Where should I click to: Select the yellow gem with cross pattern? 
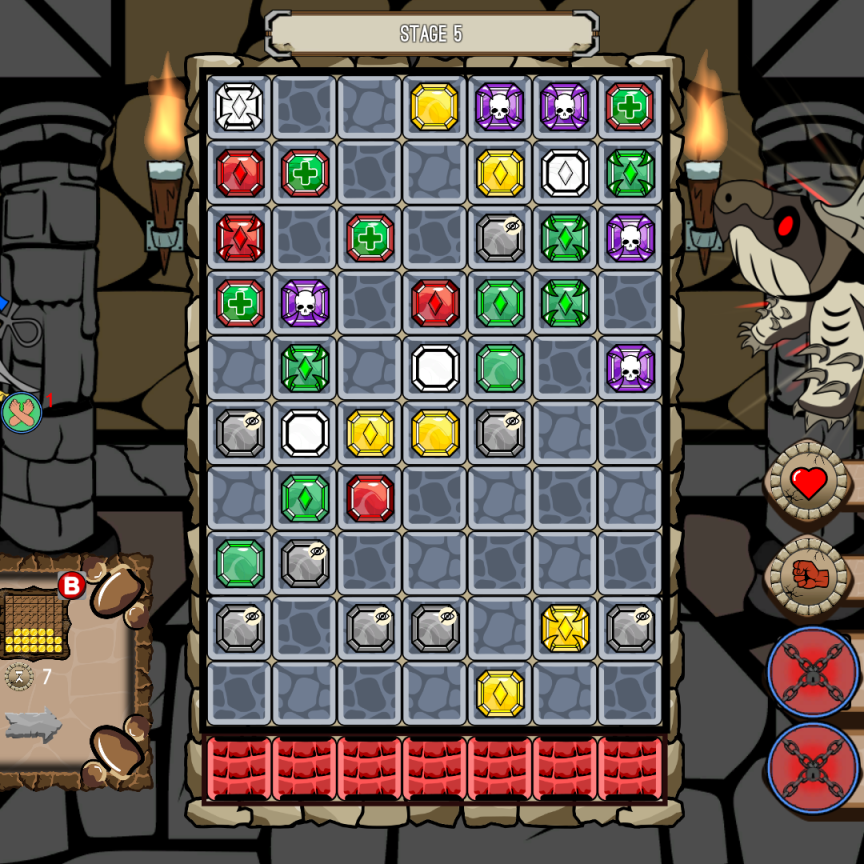[x=565, y=628]
